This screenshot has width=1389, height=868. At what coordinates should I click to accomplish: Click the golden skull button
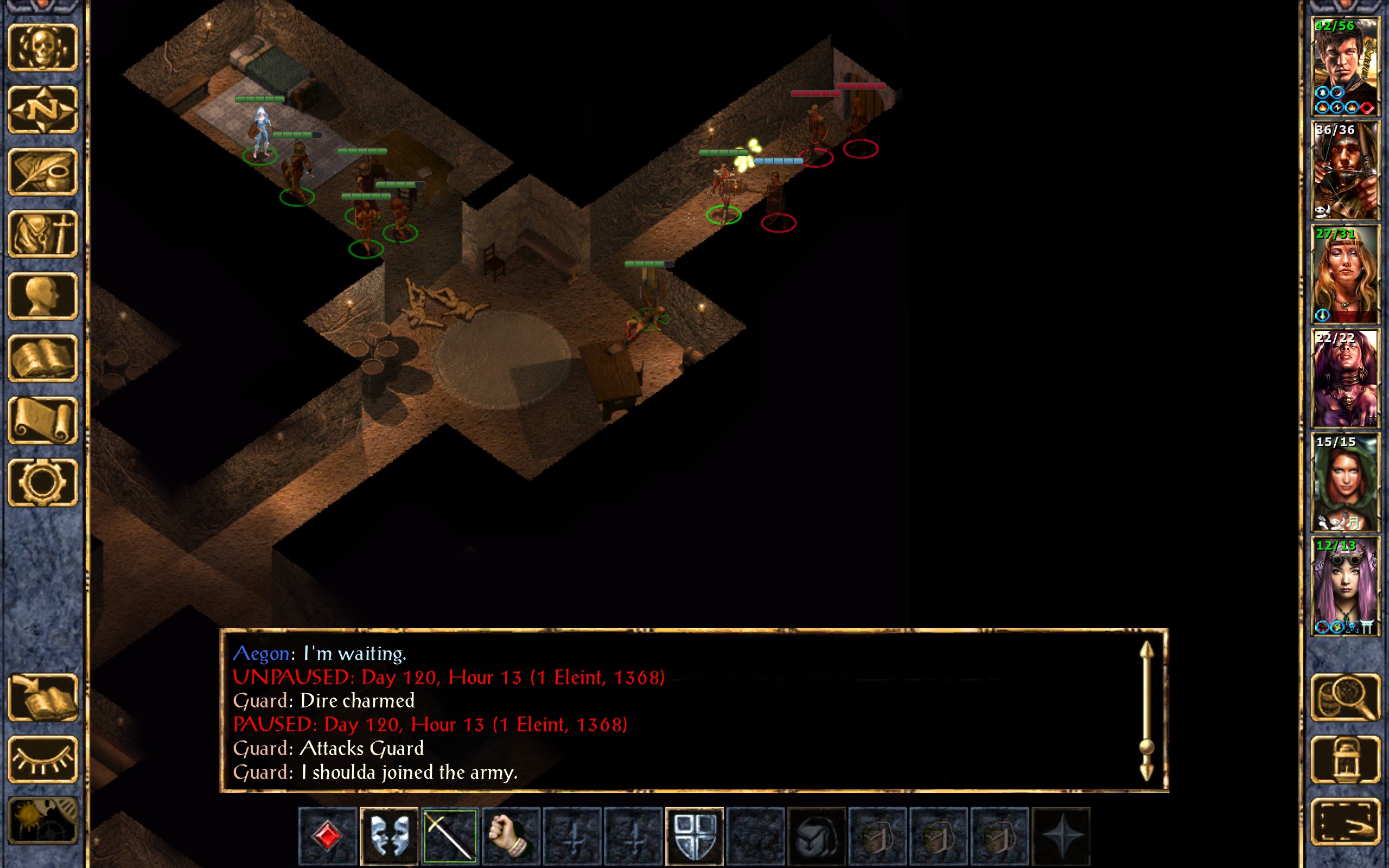pyautogui.click(x=43, y=48)
